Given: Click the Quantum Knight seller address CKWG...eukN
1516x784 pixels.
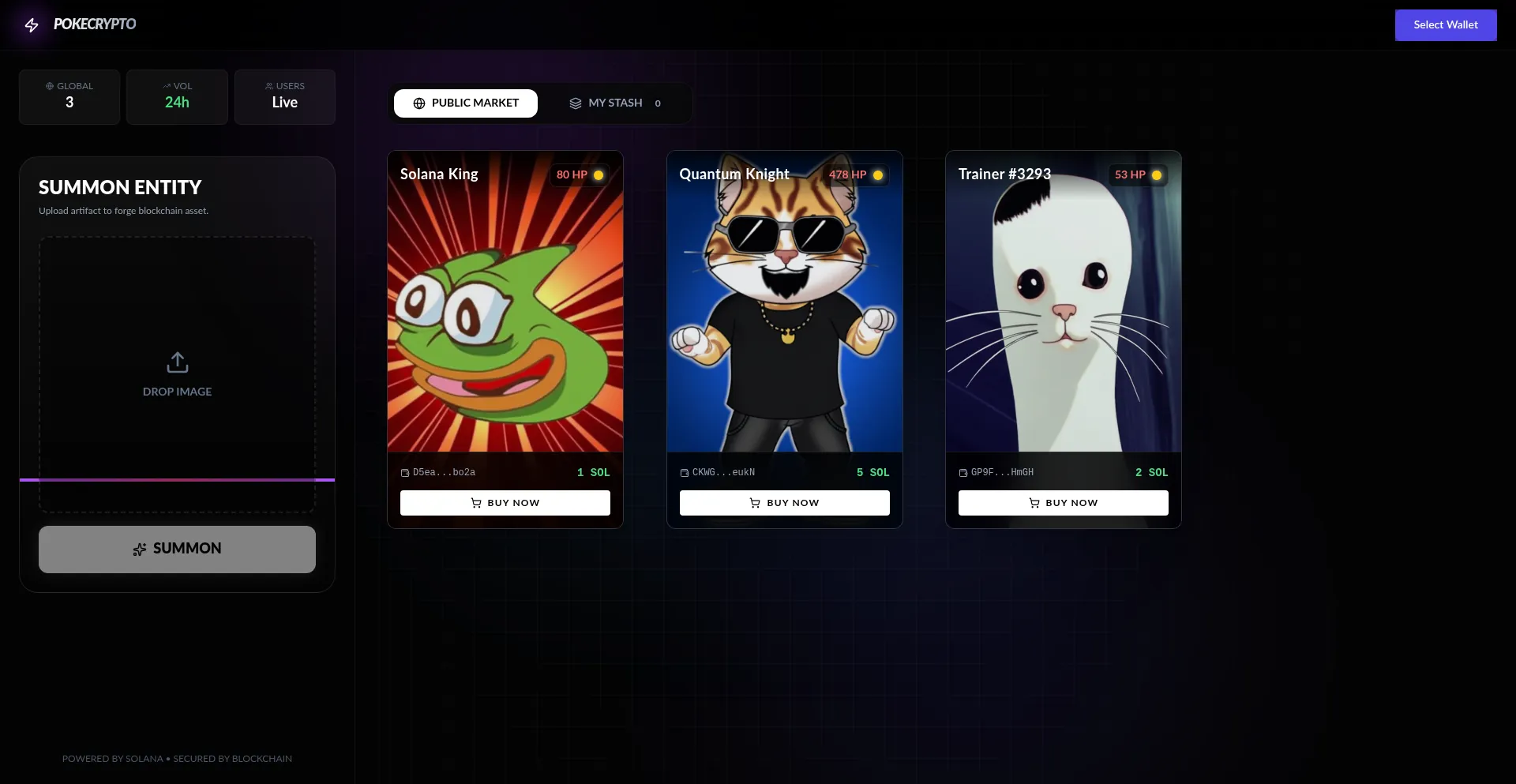Looking at the screenshot, I should (x=723, y=472).
